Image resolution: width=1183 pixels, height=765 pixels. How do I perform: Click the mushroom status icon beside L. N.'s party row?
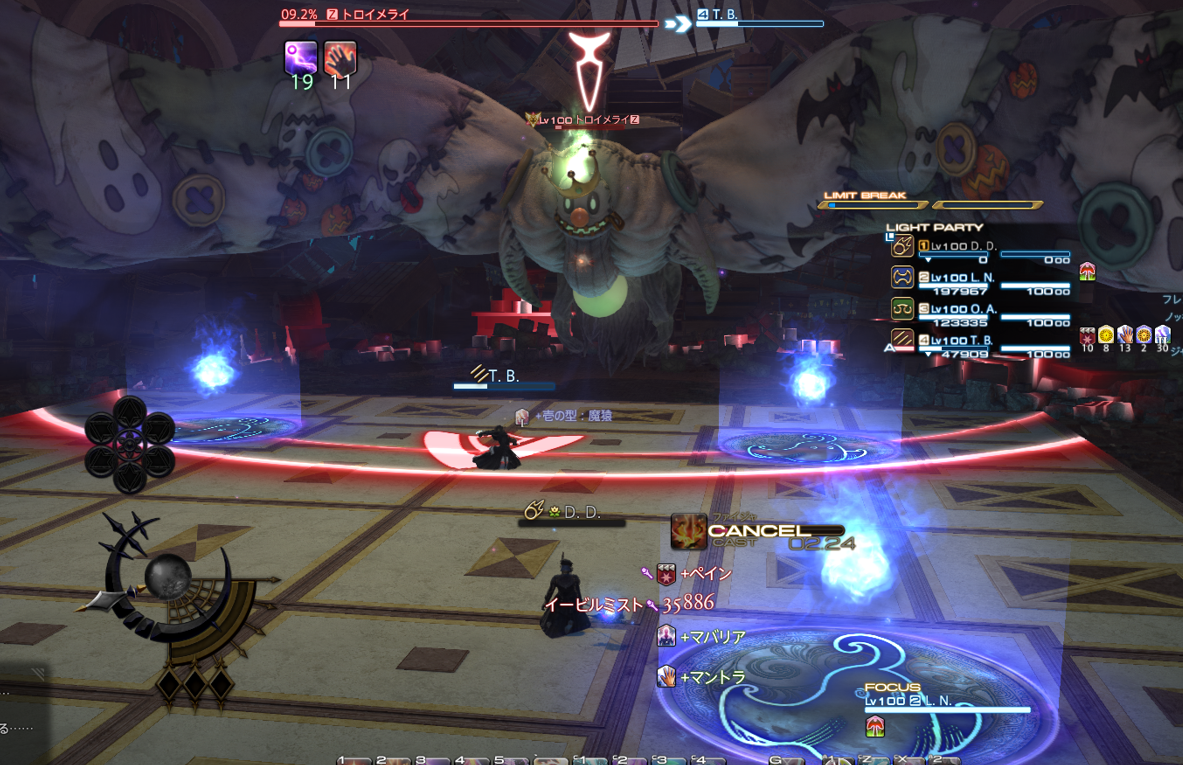tap(1087, 271)
